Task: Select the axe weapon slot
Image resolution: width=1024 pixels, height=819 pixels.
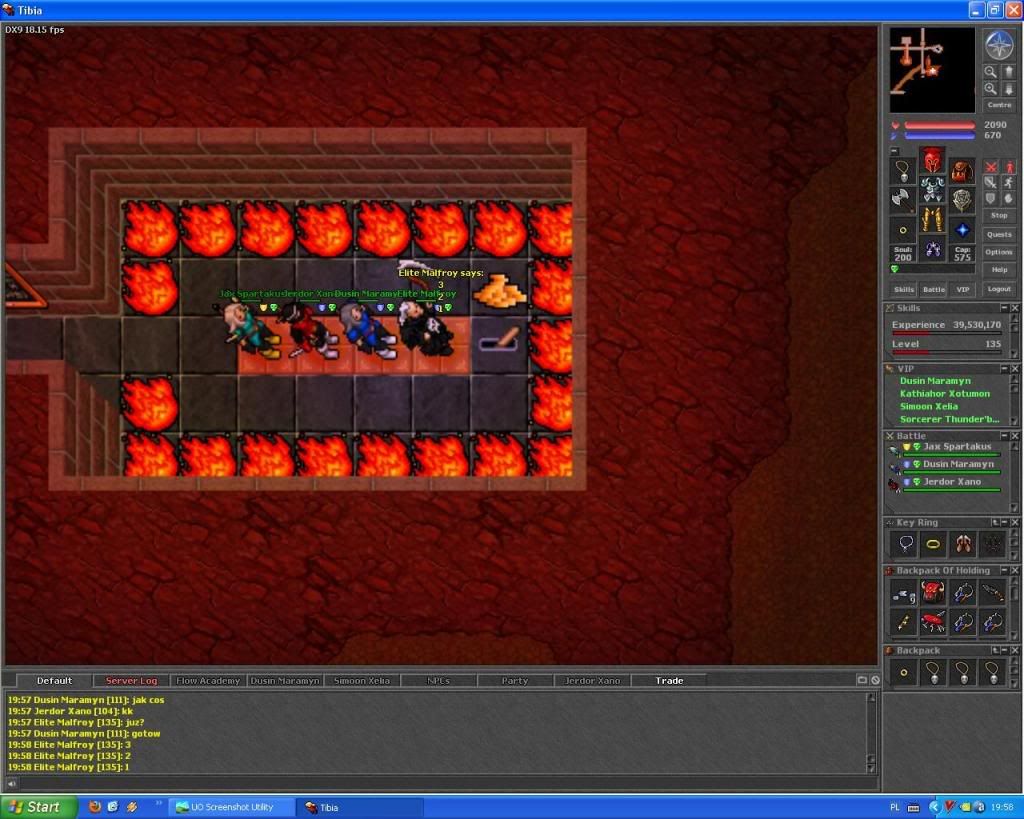Action: click(x=903, y=199)
